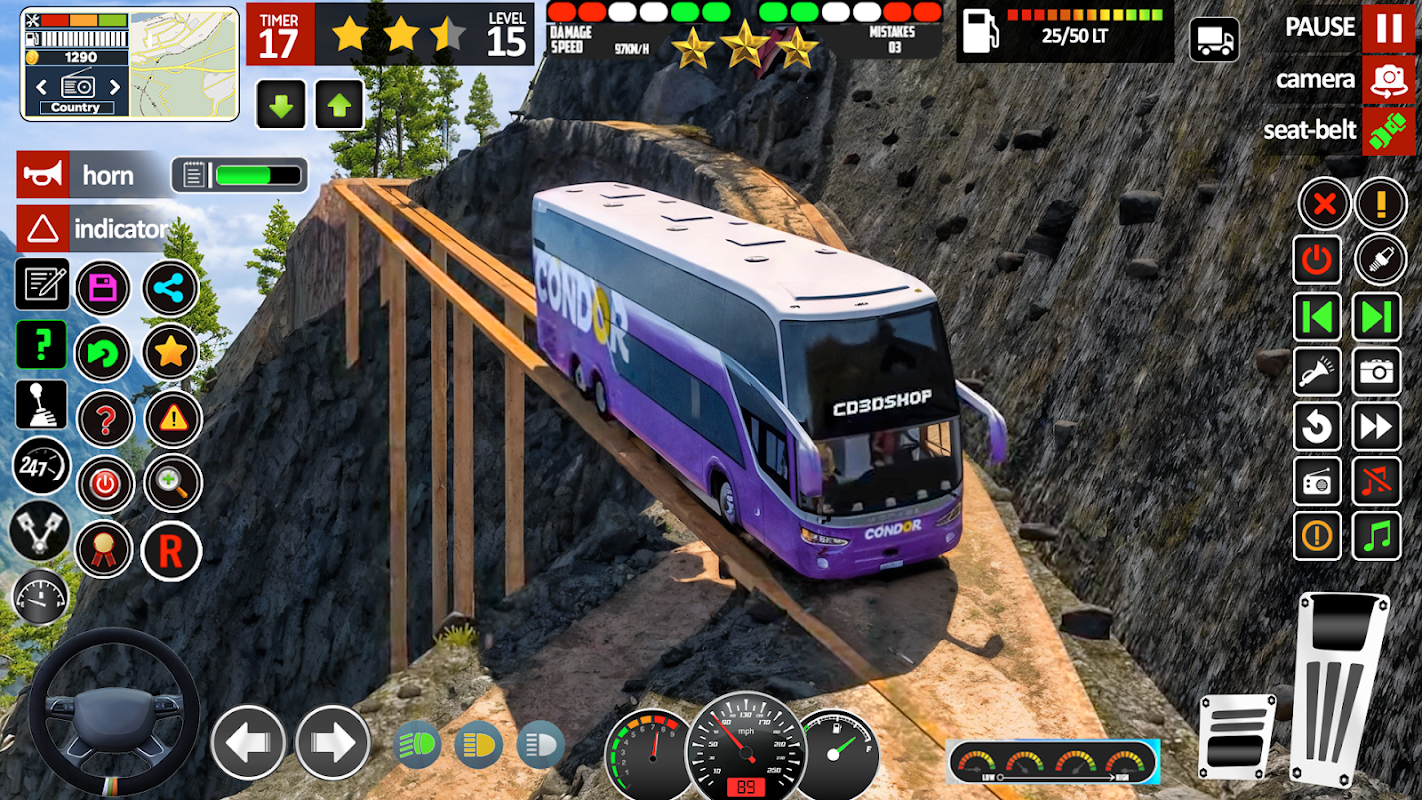The image size is (1422, 800).
Task: Turn on the hazard indicator button
Action: [x=43, y=229]
